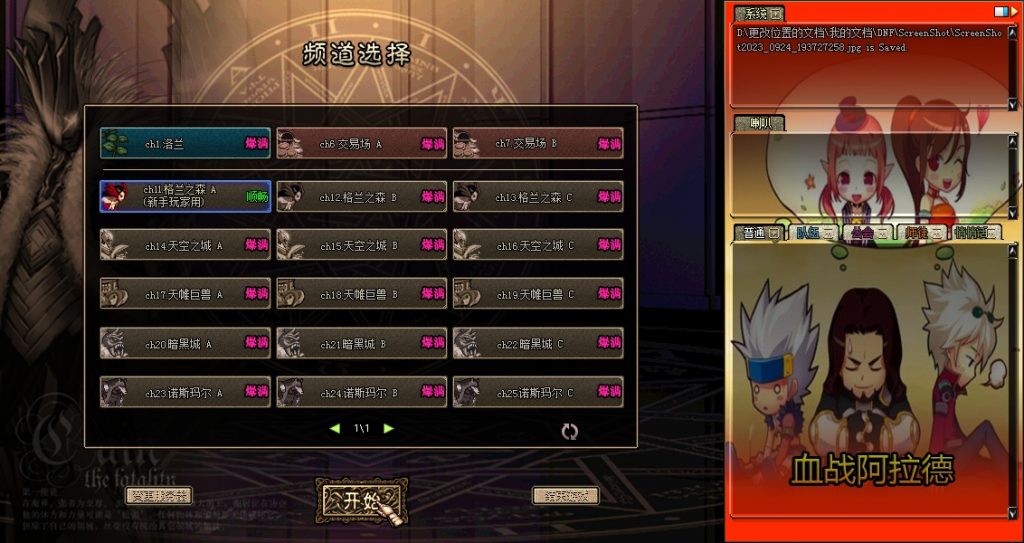Select channel ch7 交易场 B

tap(538, 144)
